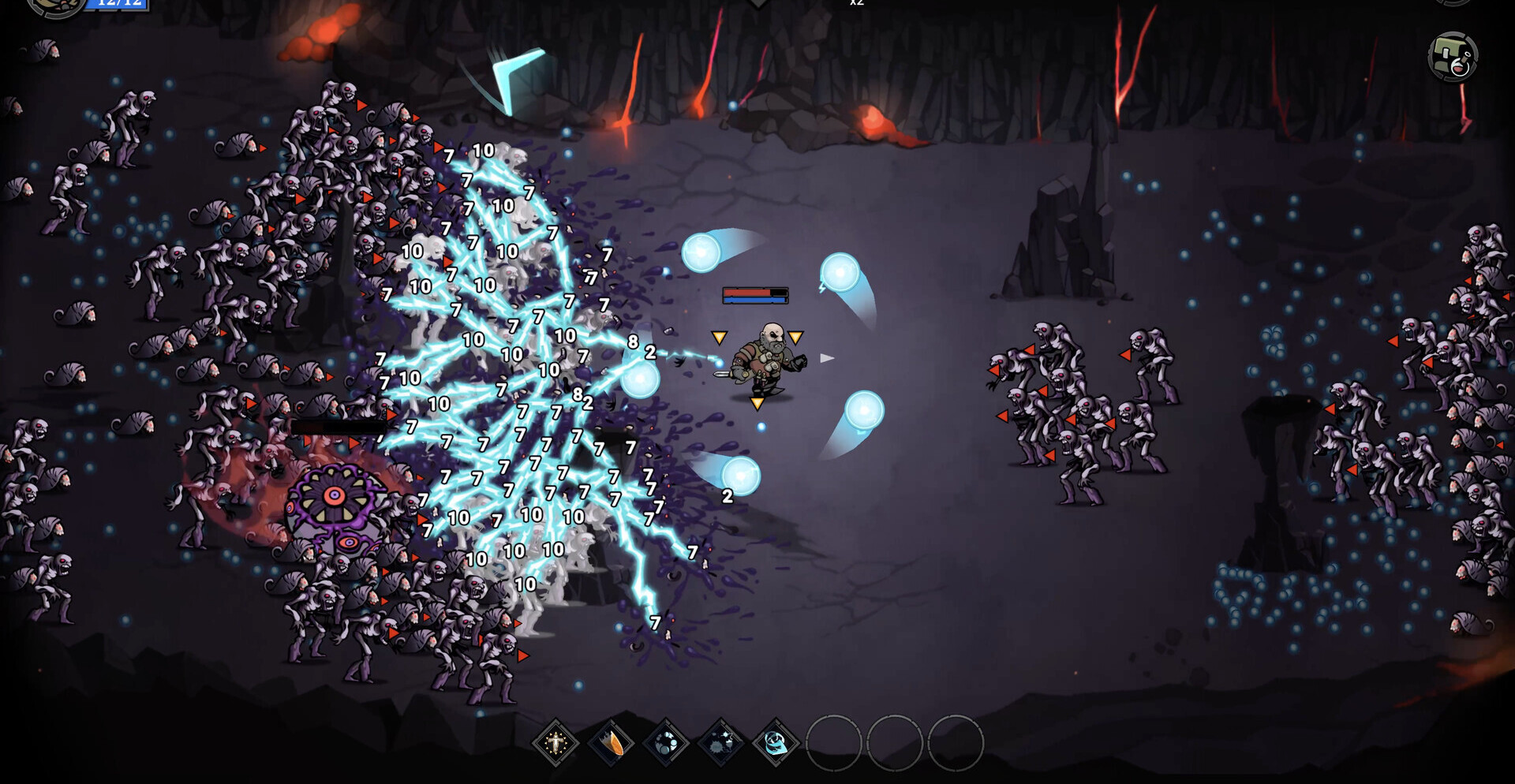Screen dimensions: 1515x784
Task: Select the spiky burst explosion ability
Action: tap(720, 742)
